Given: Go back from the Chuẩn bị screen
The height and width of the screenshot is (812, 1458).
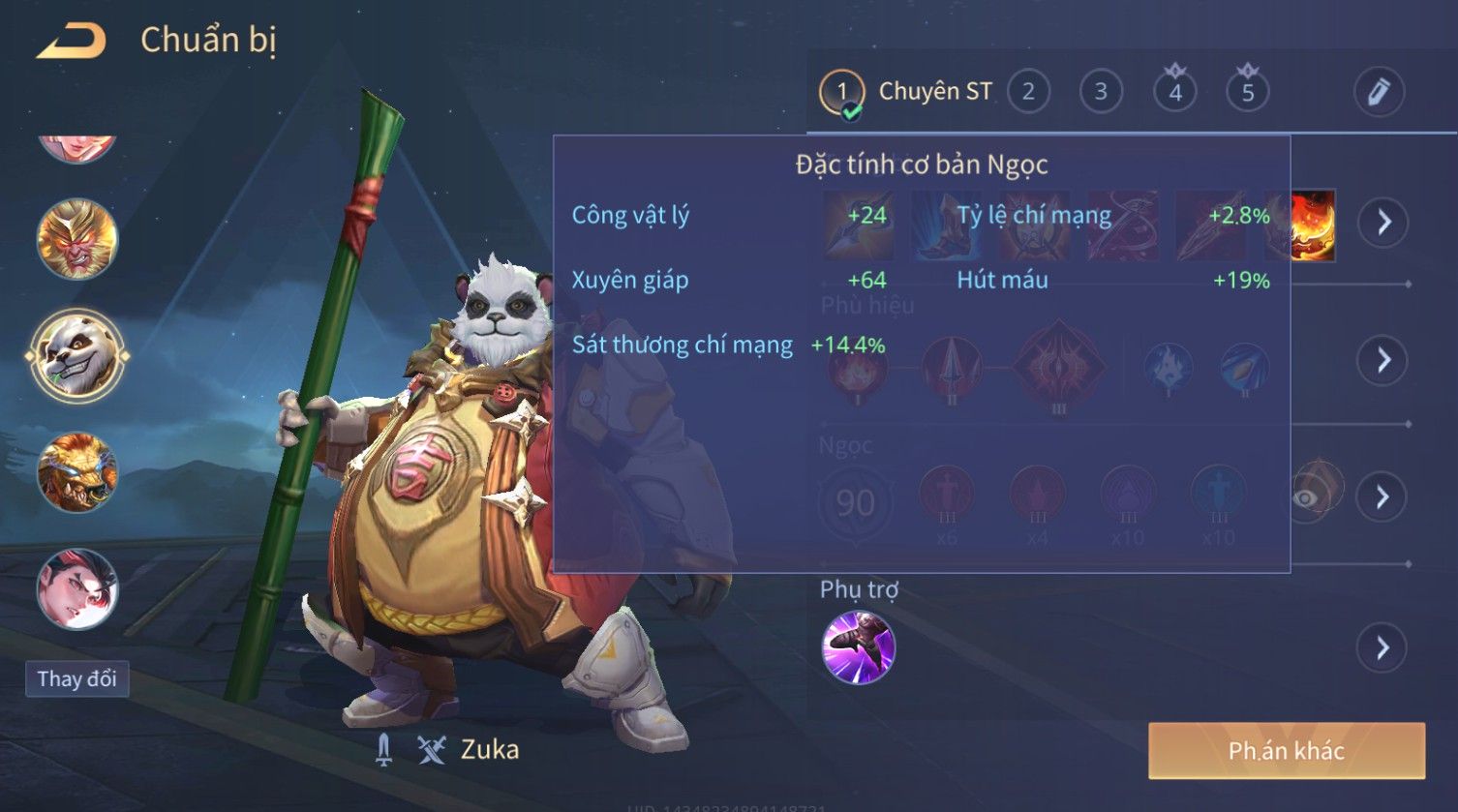Looking at the screenshot, I should [x=72, y=42].
